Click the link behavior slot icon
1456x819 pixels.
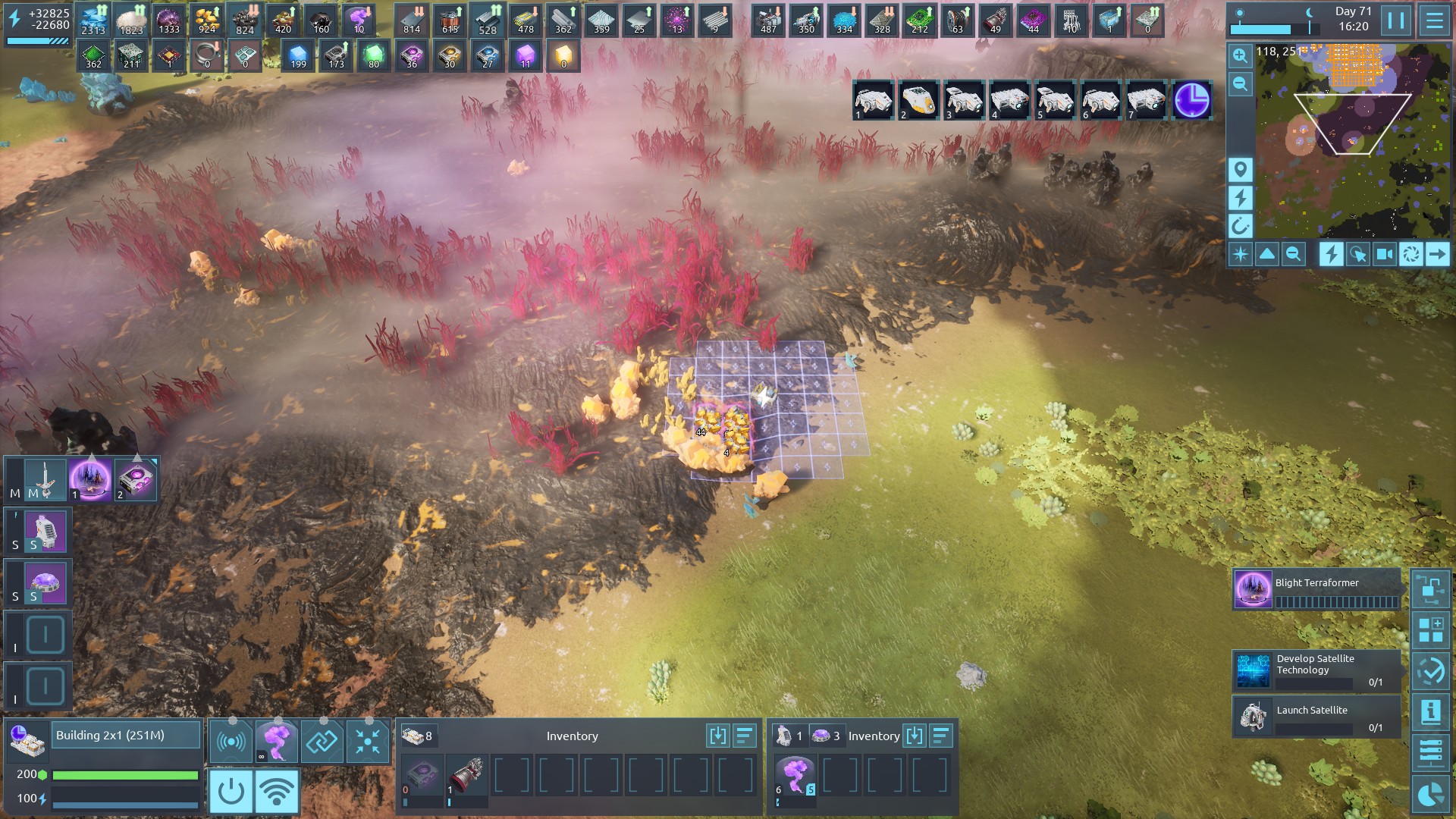[x=322, y=742]
